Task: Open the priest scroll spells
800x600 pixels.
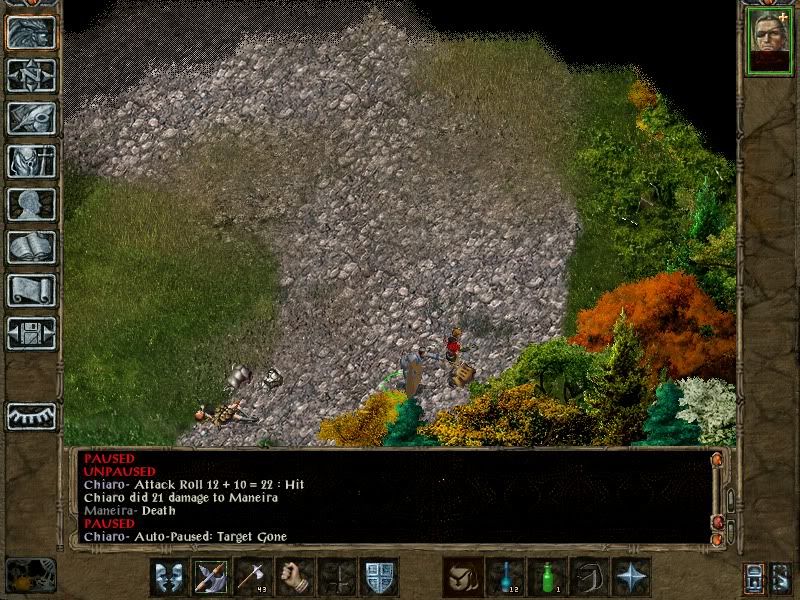Action: tap(31, 290)
